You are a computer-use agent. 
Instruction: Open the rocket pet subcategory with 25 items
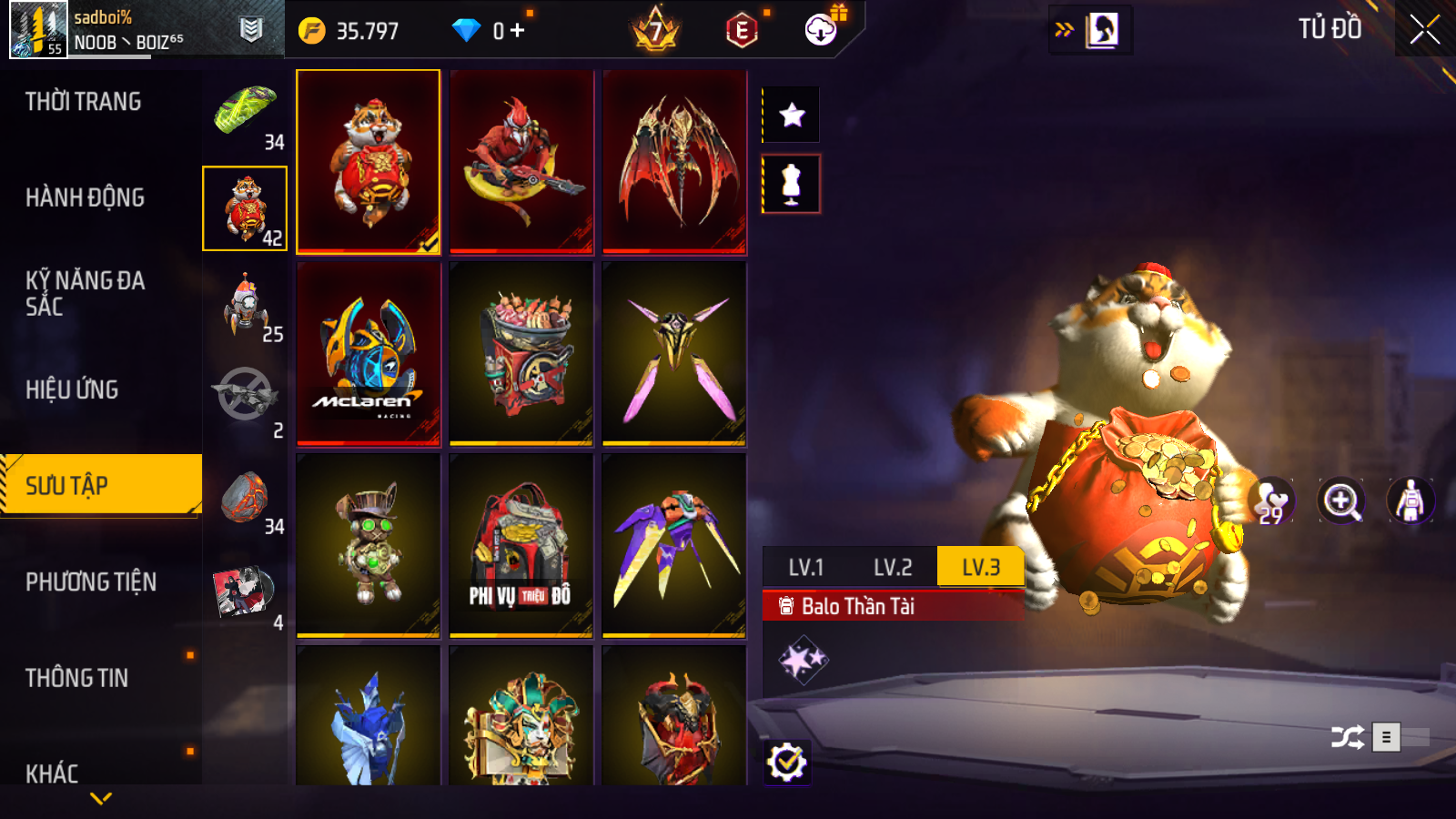click(246, 307)
